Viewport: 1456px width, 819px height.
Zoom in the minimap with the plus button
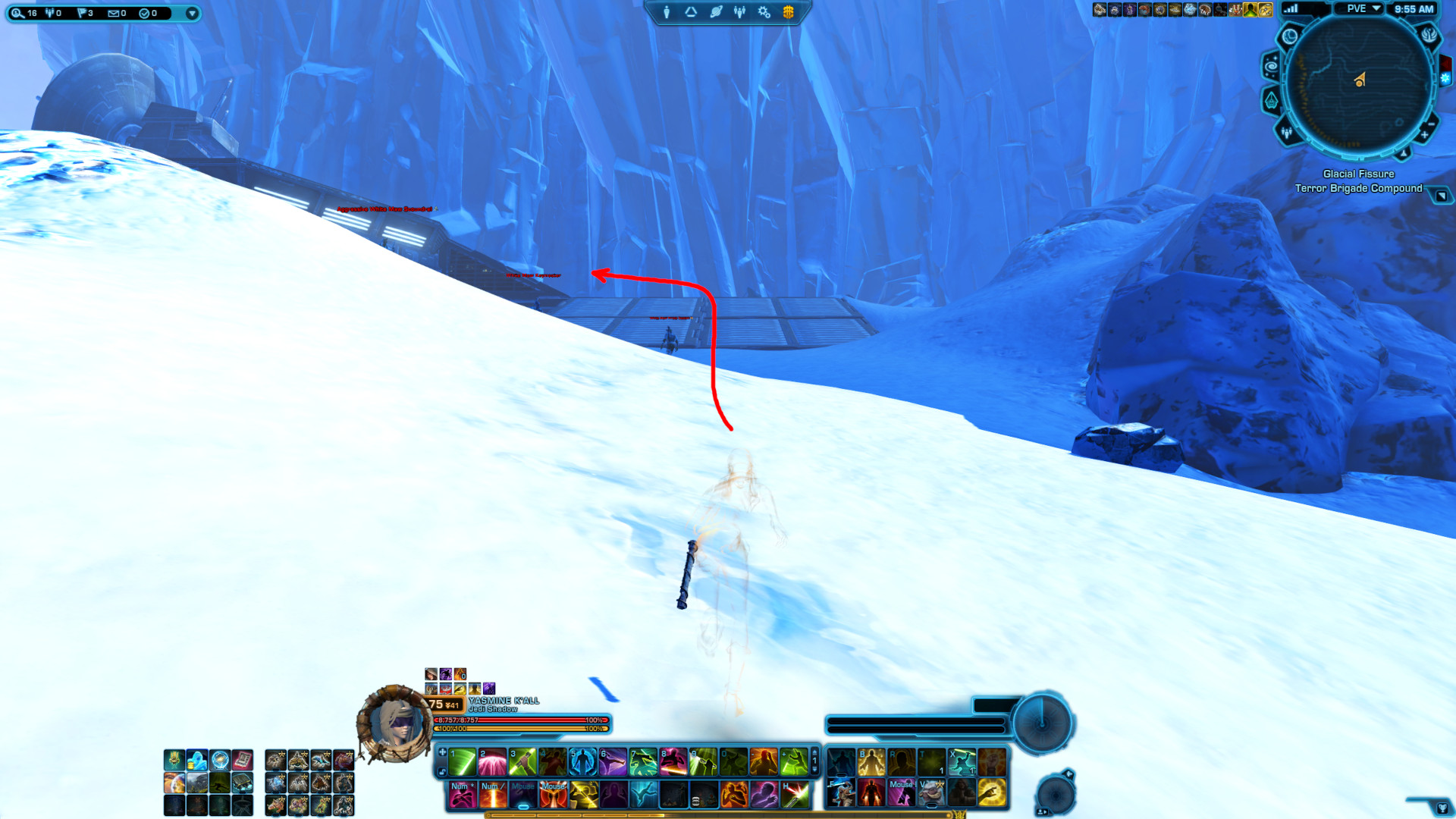(x=1425, y=135)
